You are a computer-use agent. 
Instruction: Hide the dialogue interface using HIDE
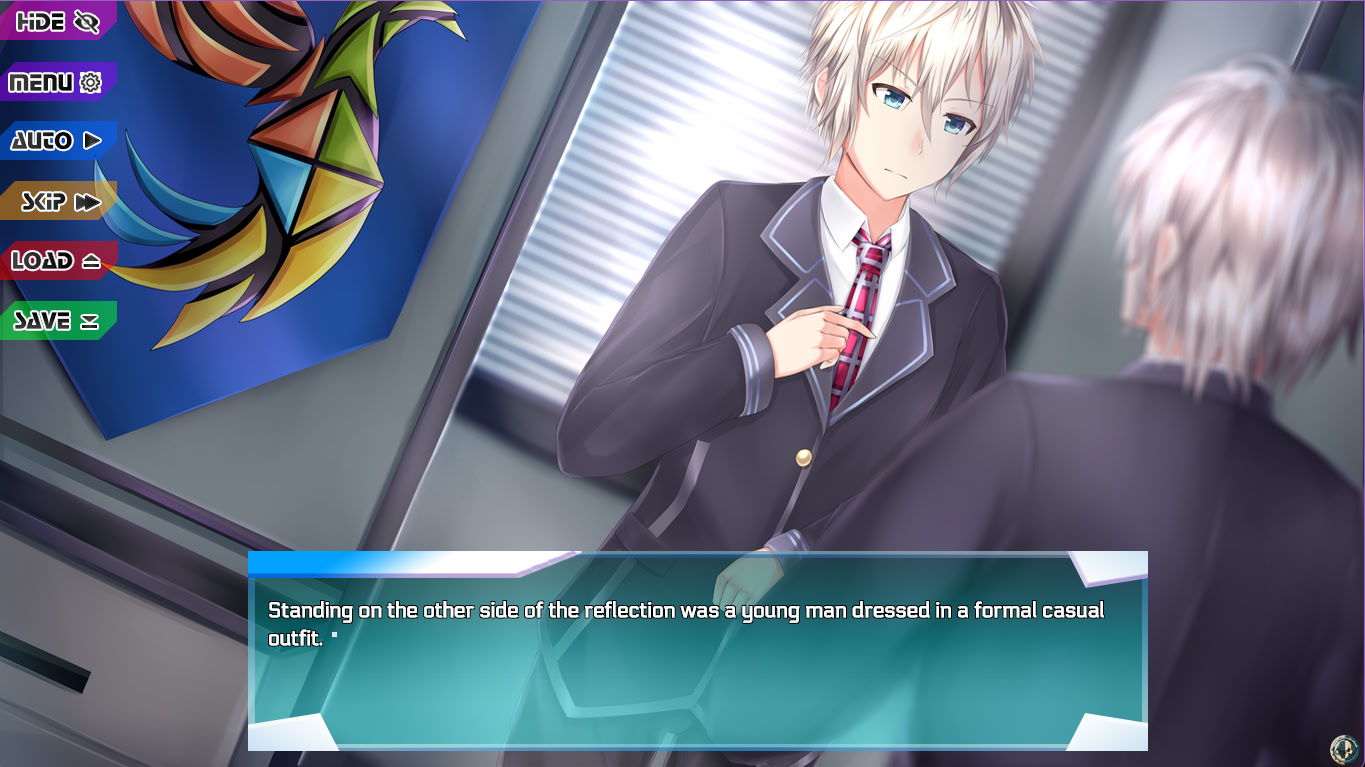[45, 20]
